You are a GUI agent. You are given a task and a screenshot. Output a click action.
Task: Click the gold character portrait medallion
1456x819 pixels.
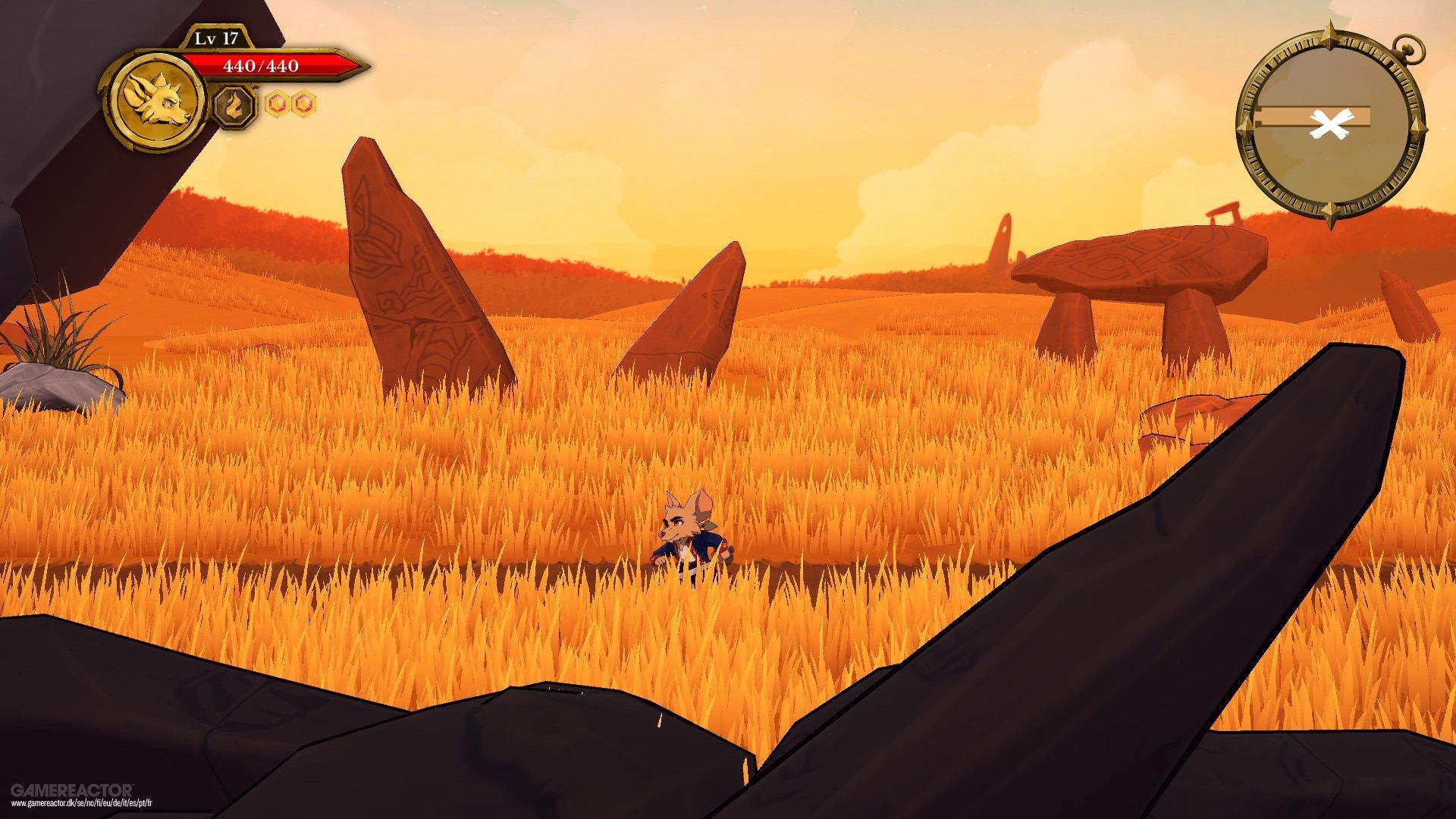pyautogui.click(x=158, y=101)
